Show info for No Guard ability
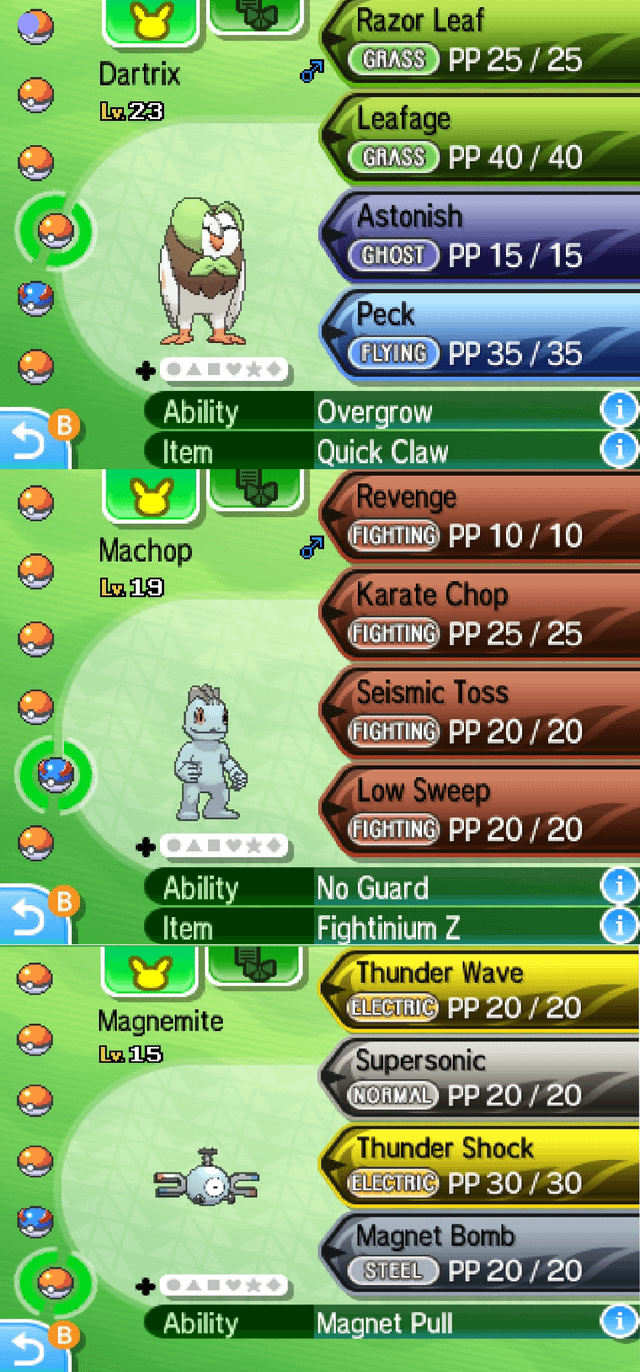The height and width of the screenshot is (1372, 640). (619, 886)
